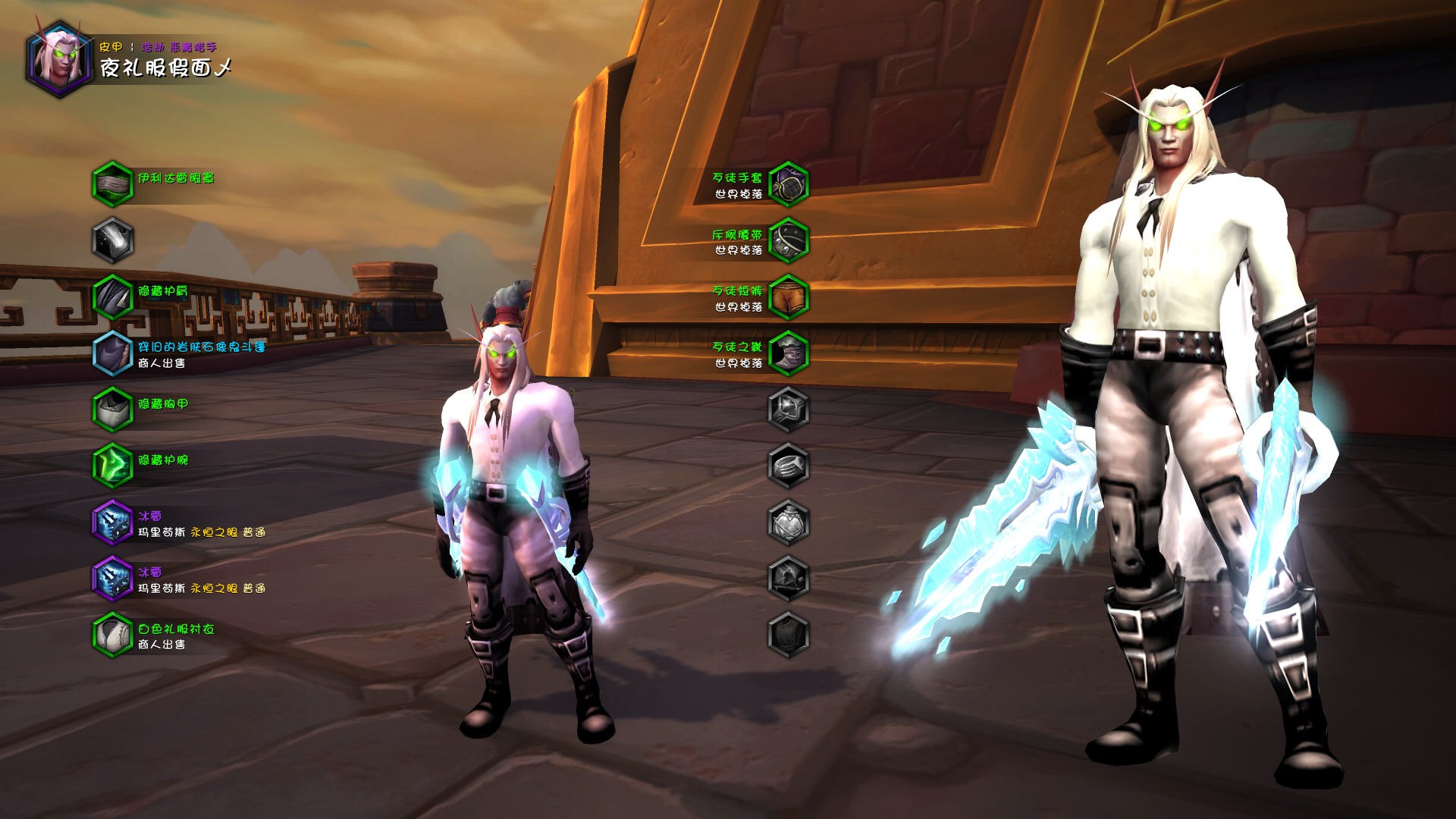Select the 伊利达雷眼罩 head slot
1456x819 pixels.
(x=112, y=184)
